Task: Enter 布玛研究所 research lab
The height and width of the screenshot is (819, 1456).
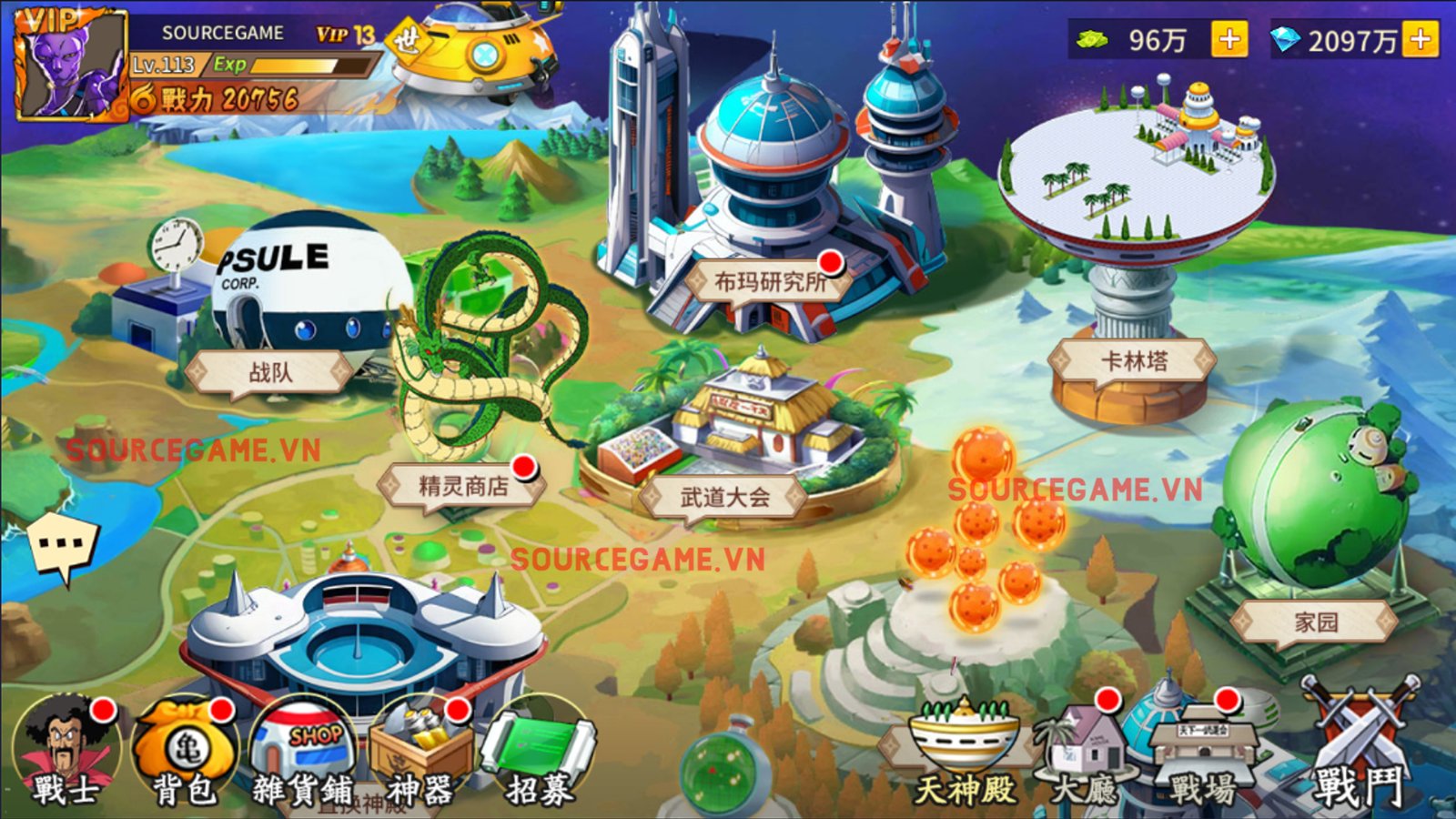Action: [x=770, y=282]
